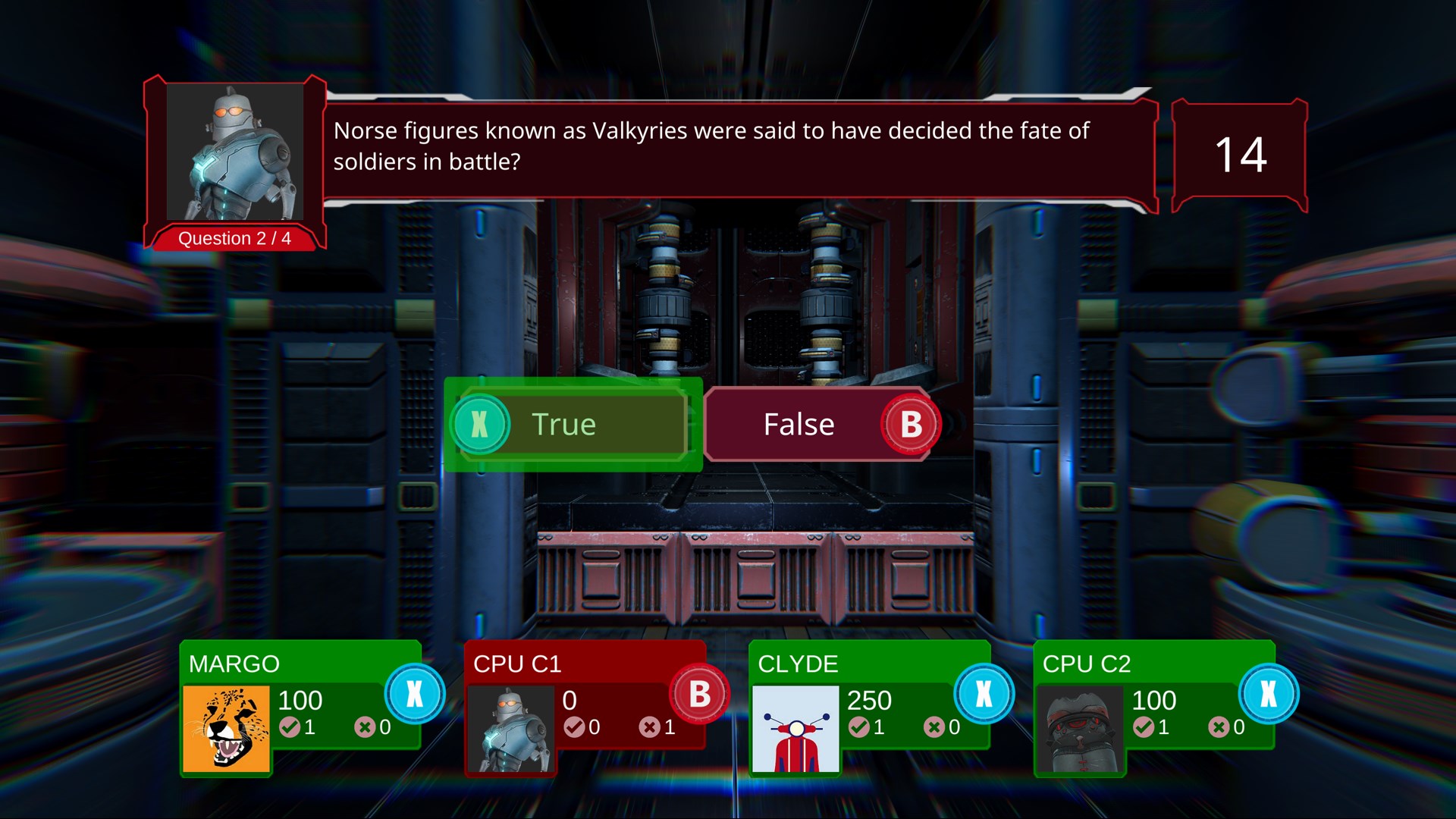Click the green checkmark counter on Margo's card
1456x819 pixels.
pyautogui.click(x=291, y=726)
